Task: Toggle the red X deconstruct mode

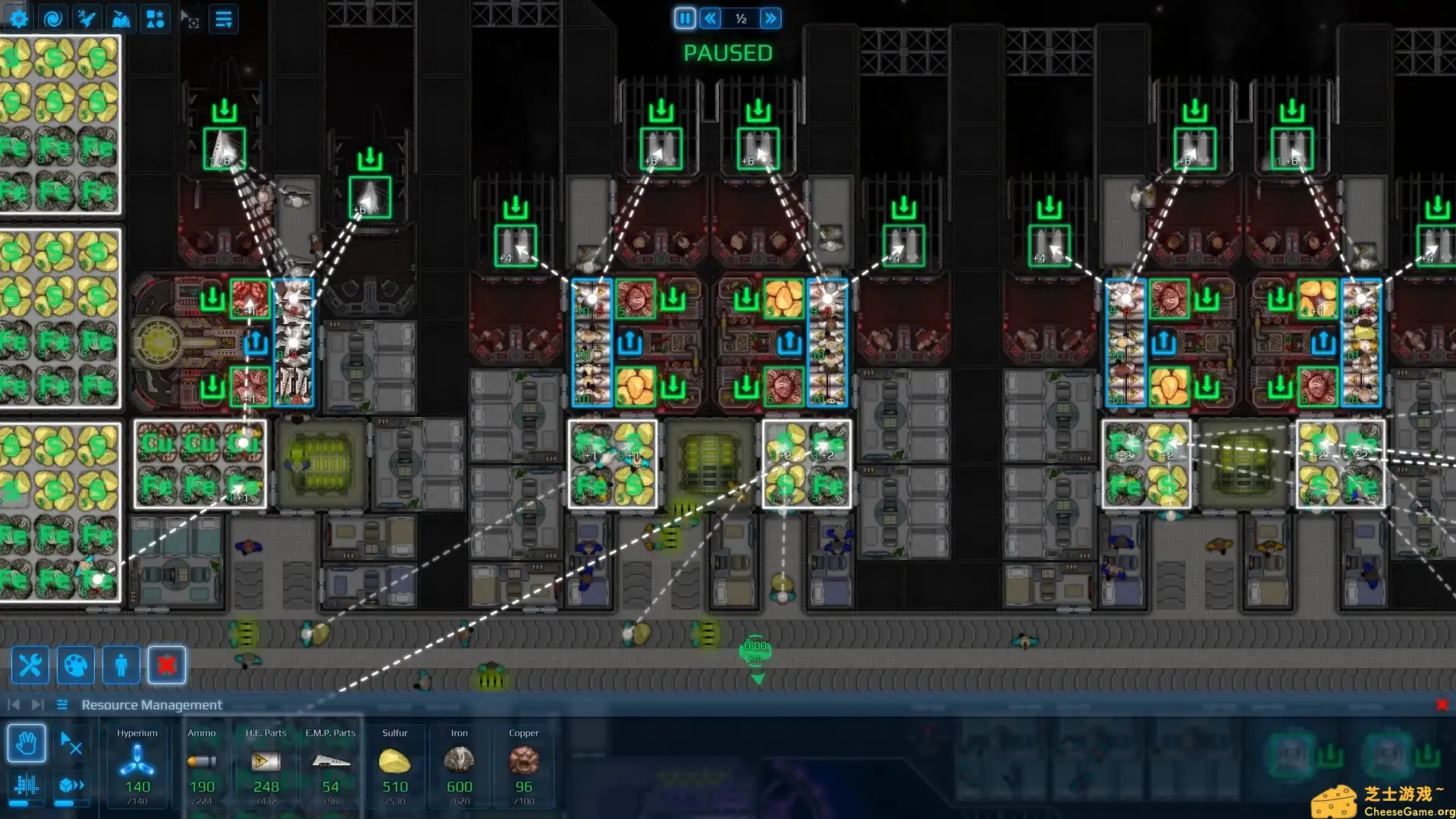Action: [x=166, y=665]
